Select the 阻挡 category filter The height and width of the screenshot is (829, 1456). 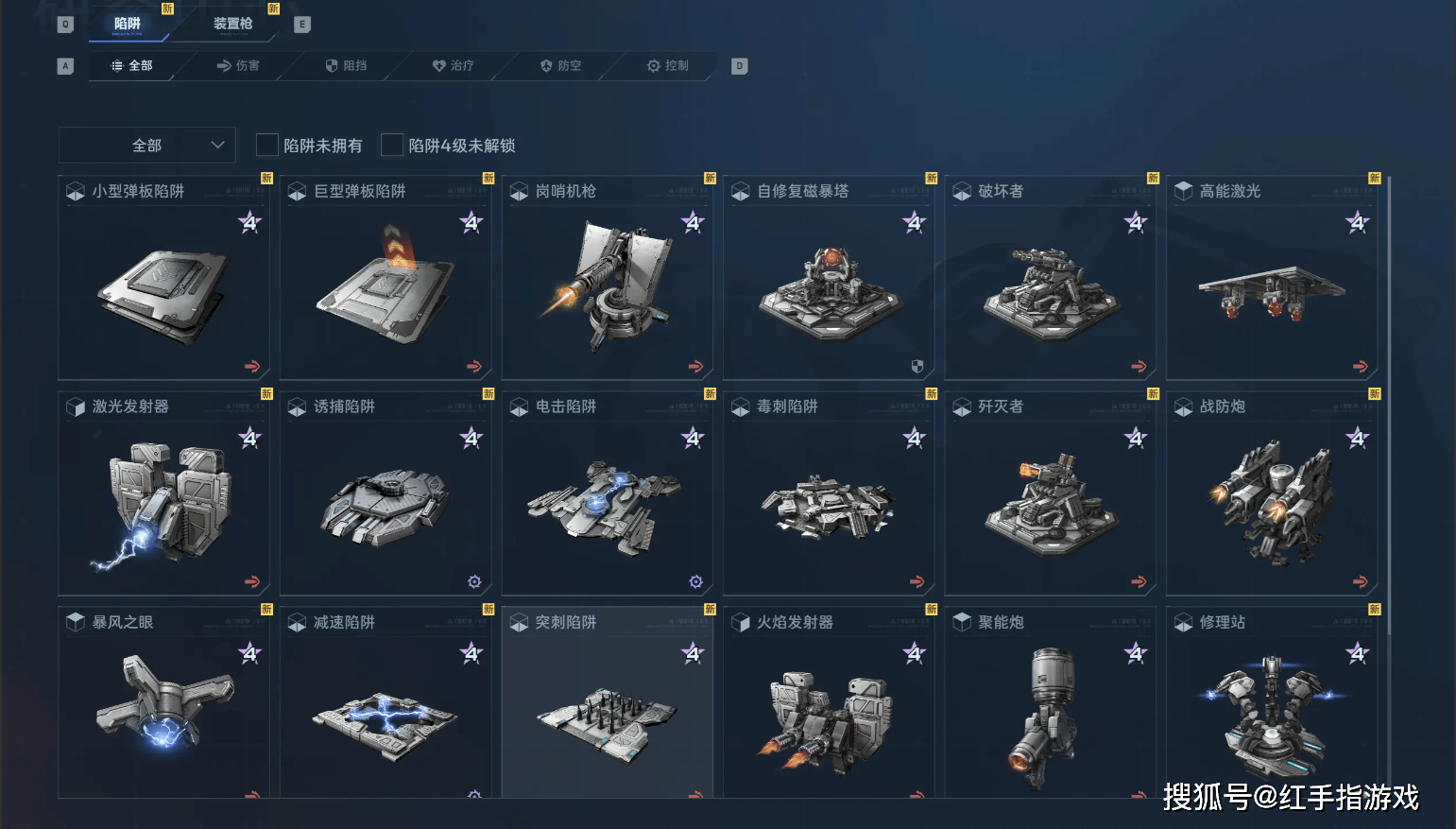point(346,65)
